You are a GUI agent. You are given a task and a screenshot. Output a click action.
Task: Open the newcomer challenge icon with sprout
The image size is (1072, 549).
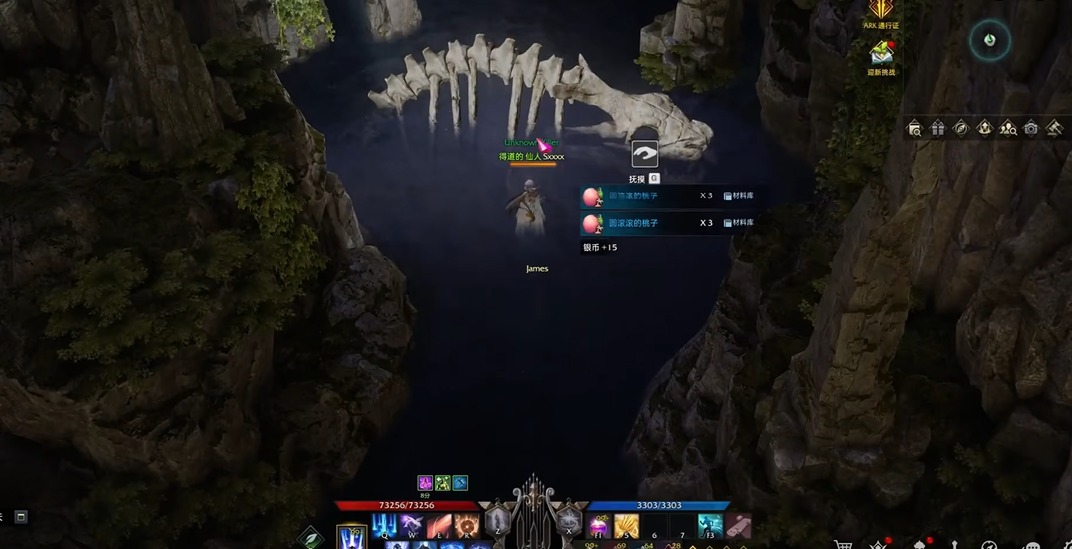click(881, 53)
